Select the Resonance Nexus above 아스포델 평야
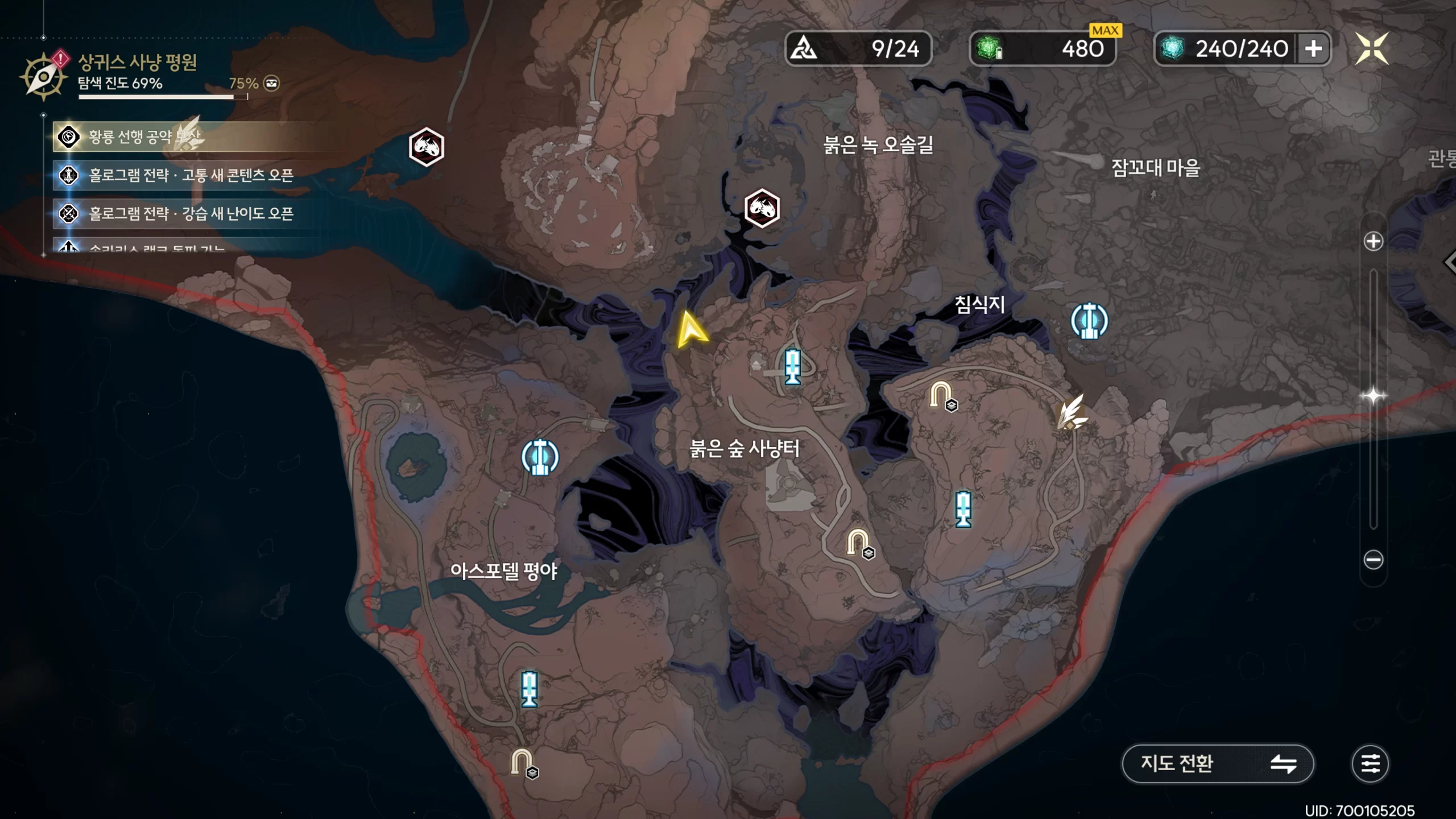The image size is (1456, 819). (540, 457)
